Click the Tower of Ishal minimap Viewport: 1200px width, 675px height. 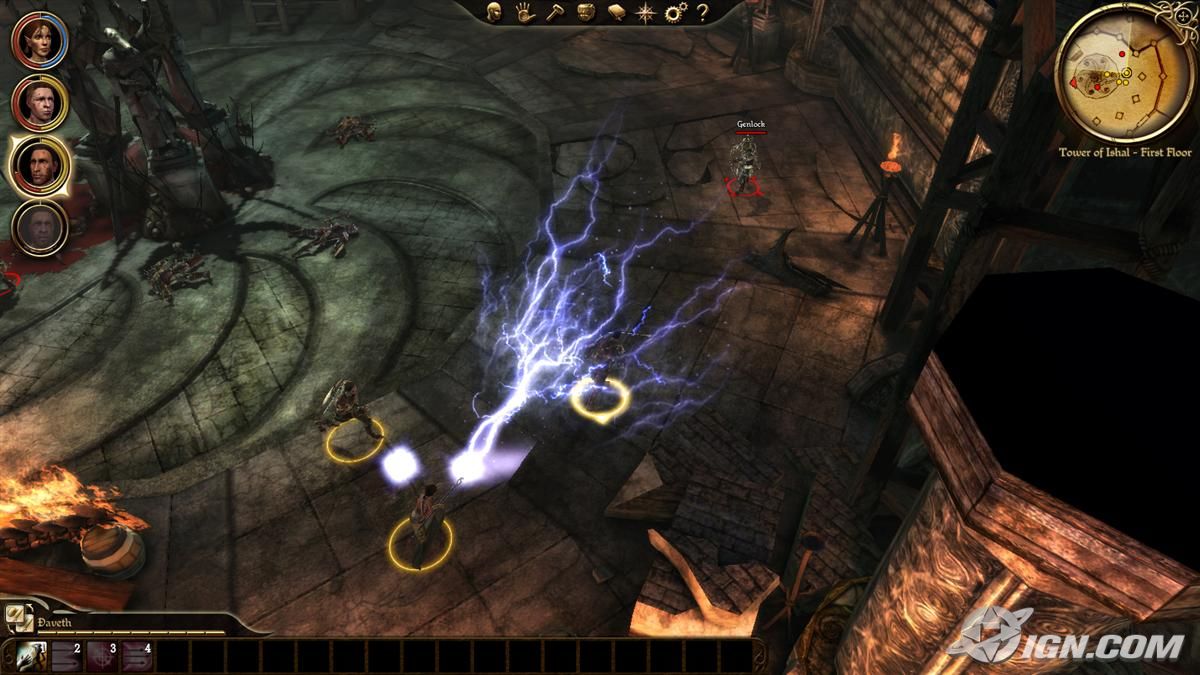1124,72
